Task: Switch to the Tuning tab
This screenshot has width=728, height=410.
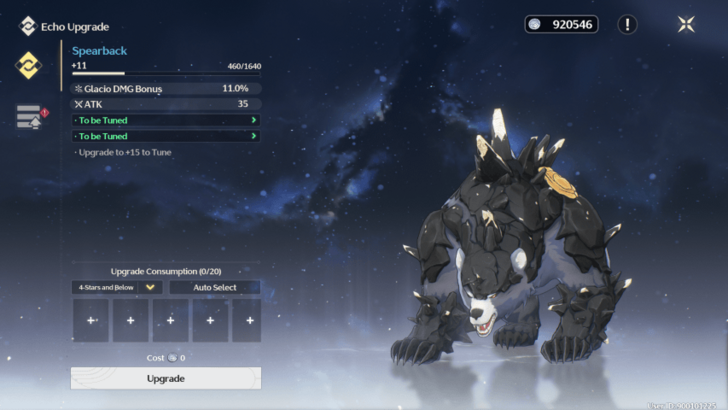Action: [29, 117]
